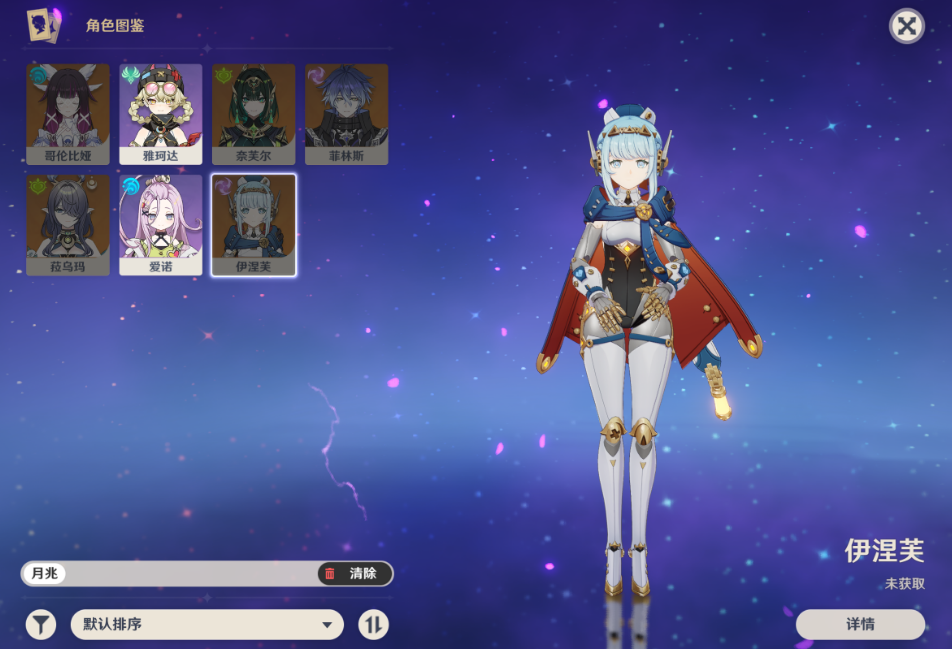This screenshot has height=649, width=952.
Task: Select the 哥伦比娅 character card
Action: click(68, 114)
